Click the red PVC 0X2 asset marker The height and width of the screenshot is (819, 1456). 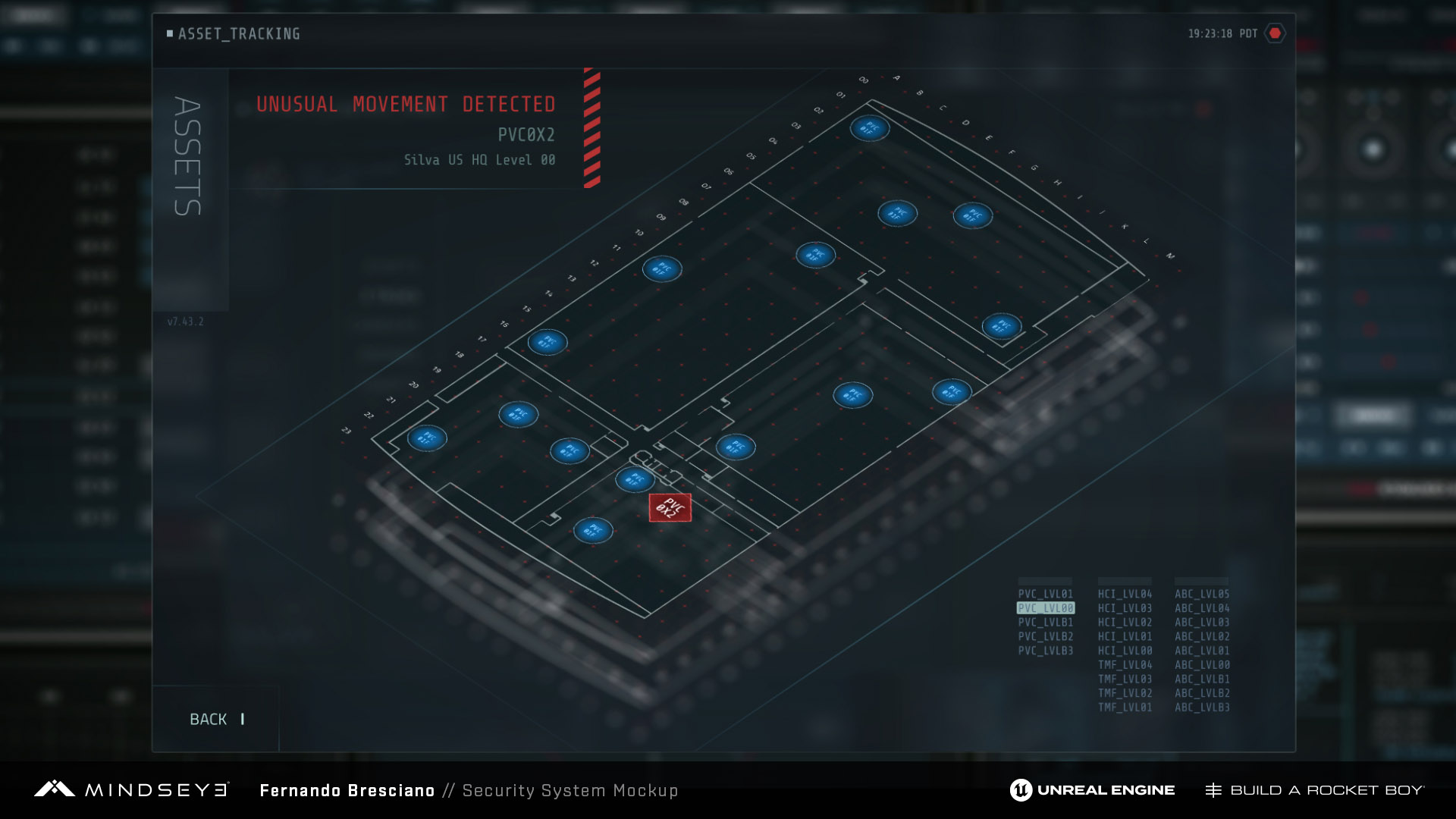coord(670,507)
